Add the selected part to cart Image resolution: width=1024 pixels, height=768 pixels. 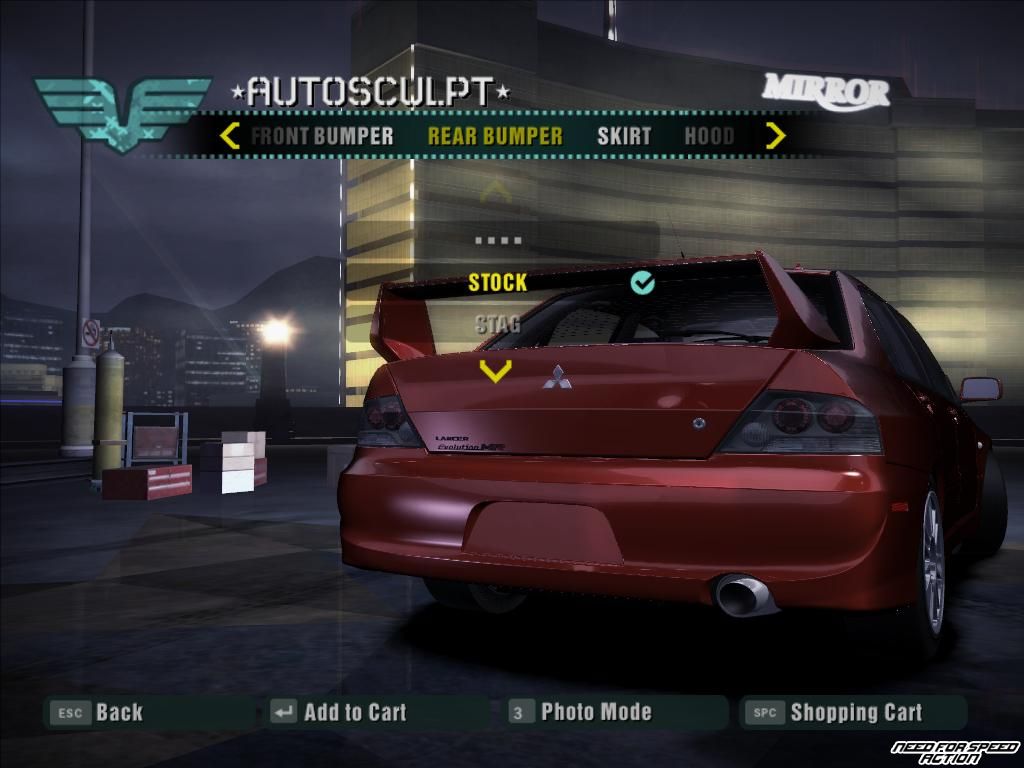[x=340, y=713]
